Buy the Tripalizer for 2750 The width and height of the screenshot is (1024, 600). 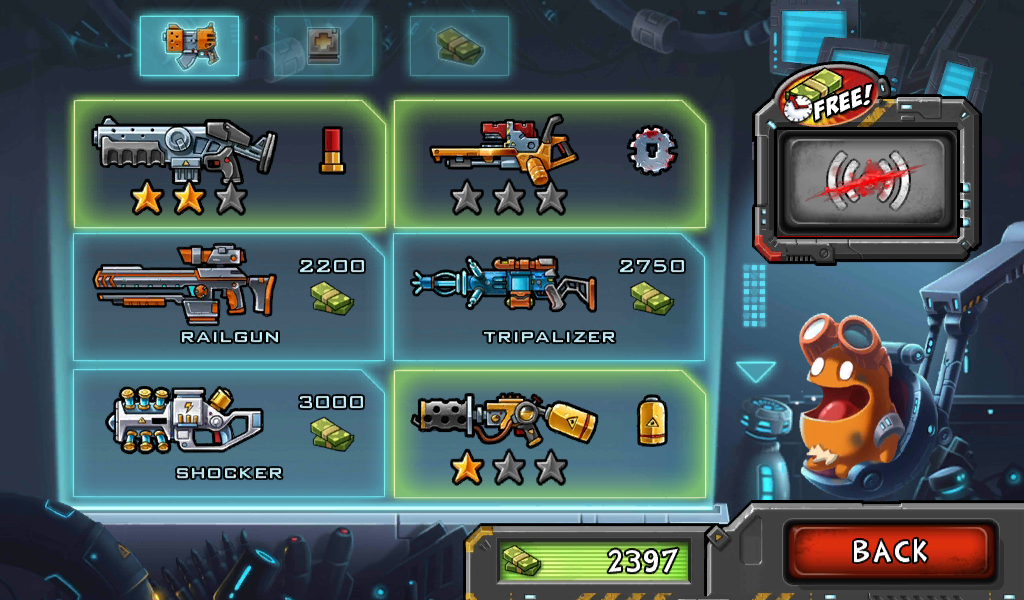(x=549, y=297)
